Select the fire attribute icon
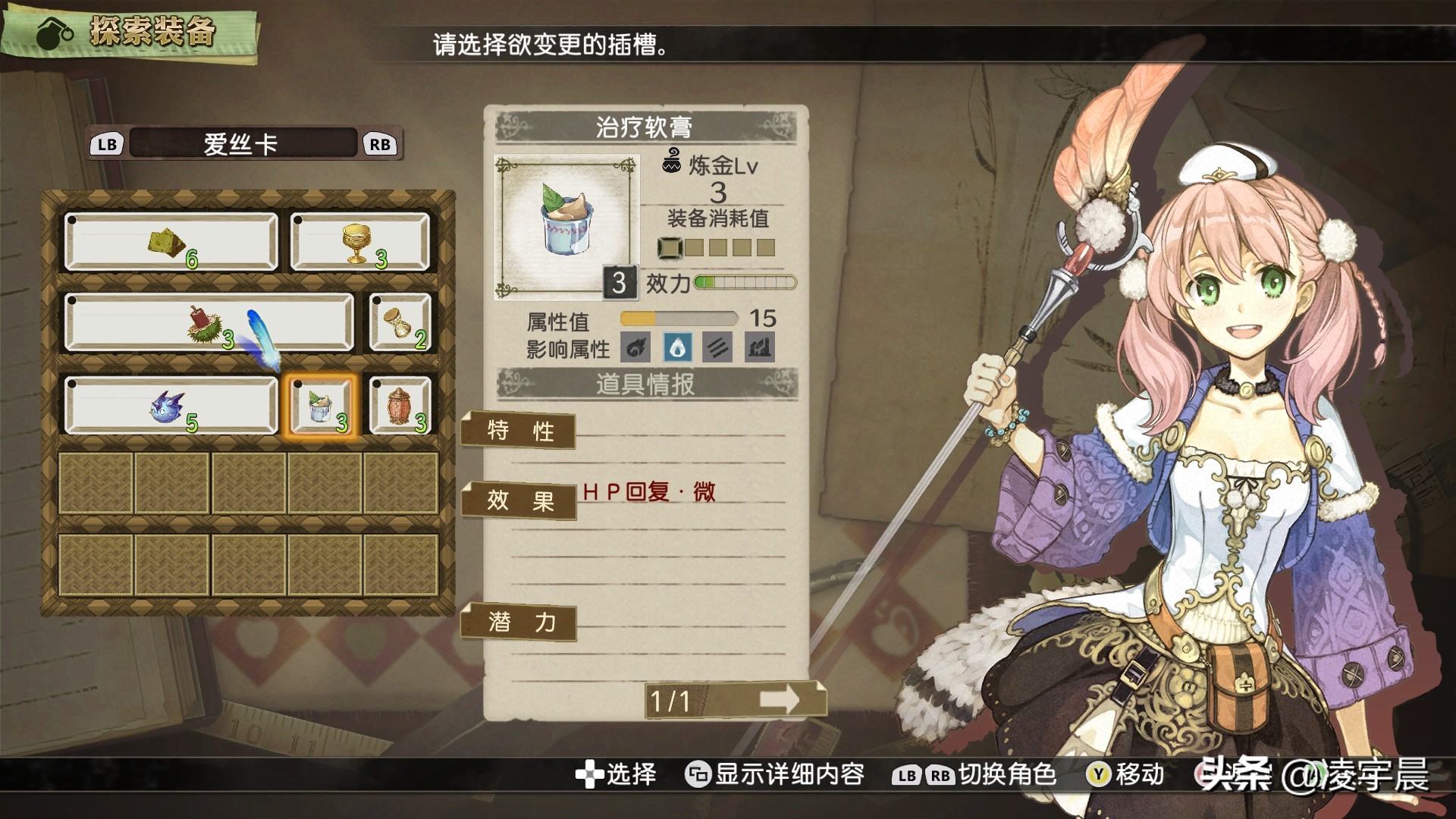 point(636,347)
